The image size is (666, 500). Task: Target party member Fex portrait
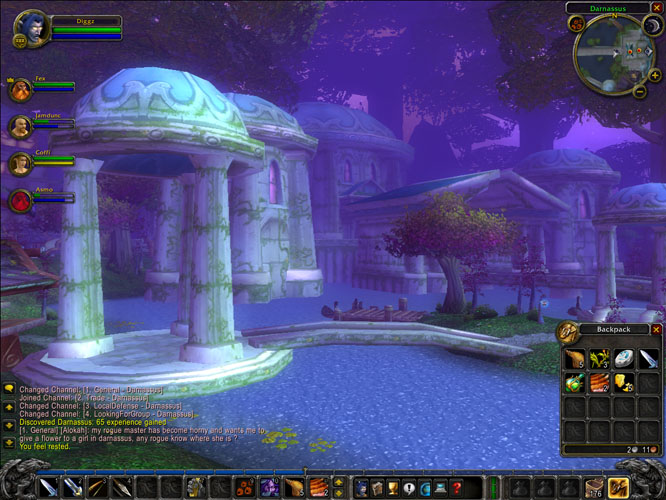click(x=19, y=88)
